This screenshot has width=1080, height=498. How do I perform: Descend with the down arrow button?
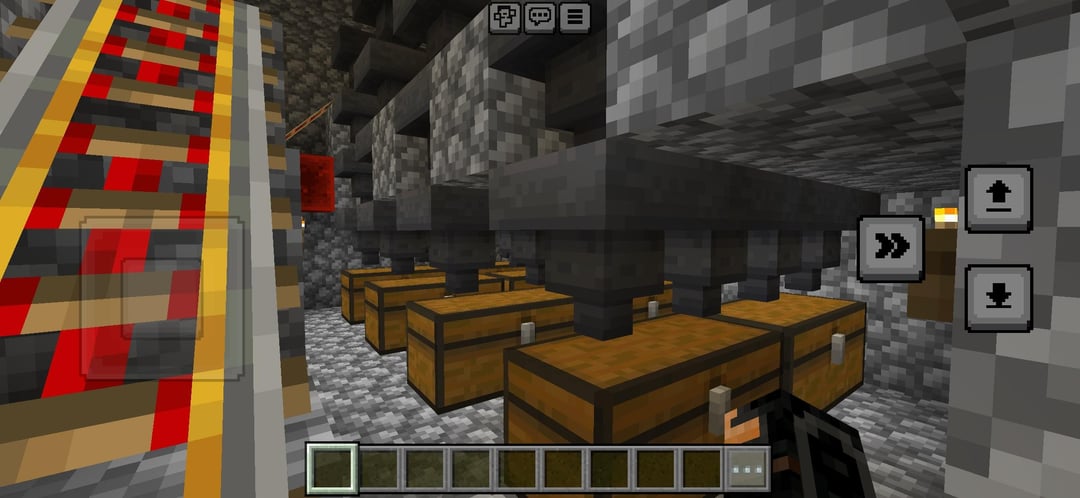point(998,298)
